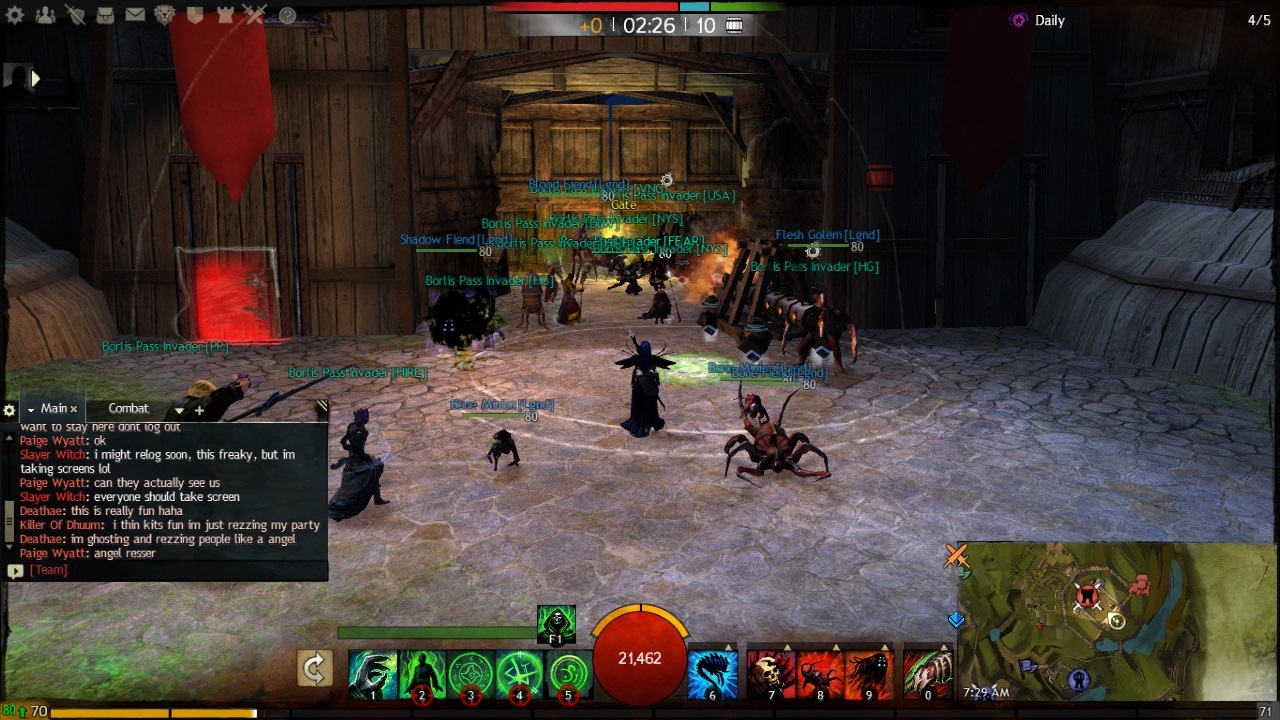Activate the Death Shroud F1 skill
Viewport: 1280px width, 720px height.
555,623
